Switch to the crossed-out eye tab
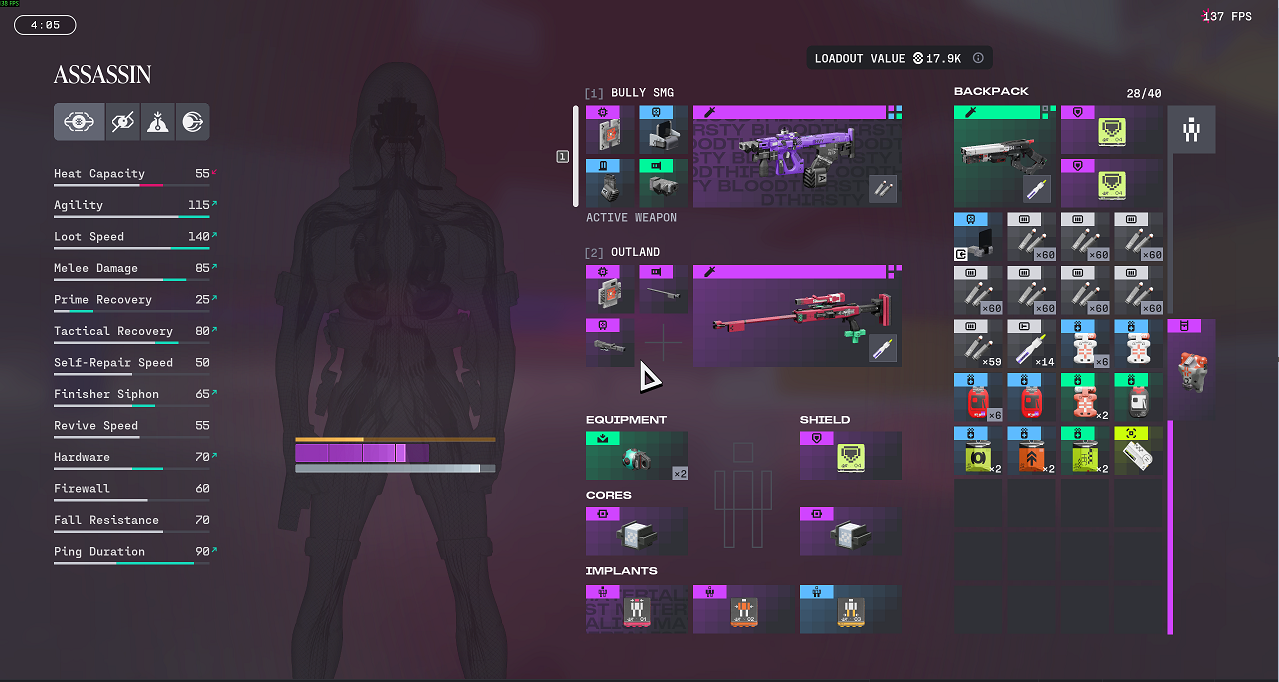Image resolution: width=1279 pixels, height=682 pixels. [122, 122]
